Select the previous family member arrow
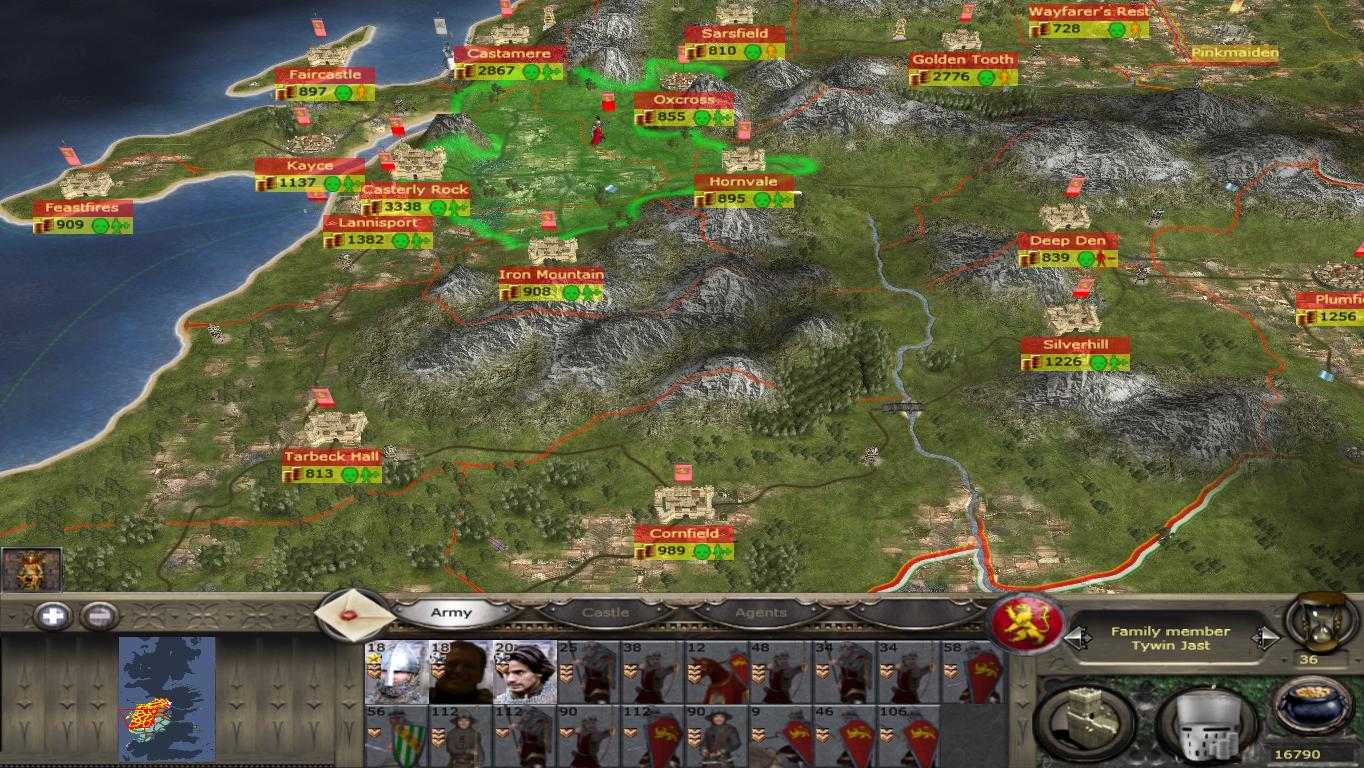 [1075, 638]
